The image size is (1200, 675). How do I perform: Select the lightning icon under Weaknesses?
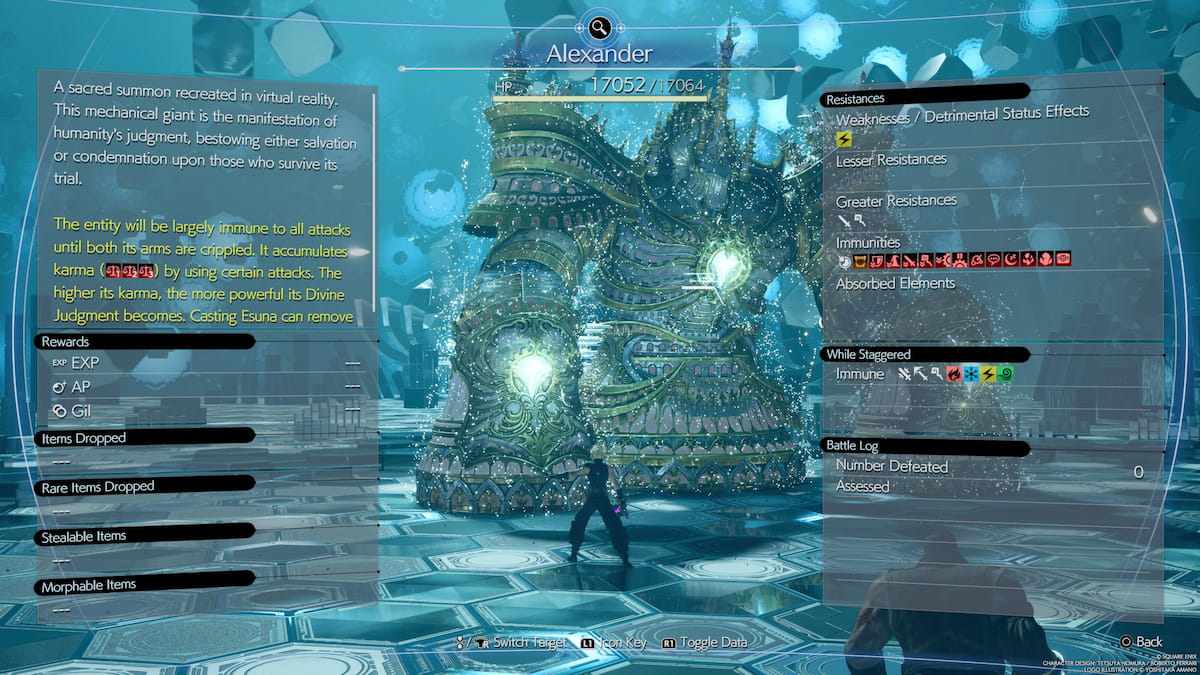click(844, 140)
